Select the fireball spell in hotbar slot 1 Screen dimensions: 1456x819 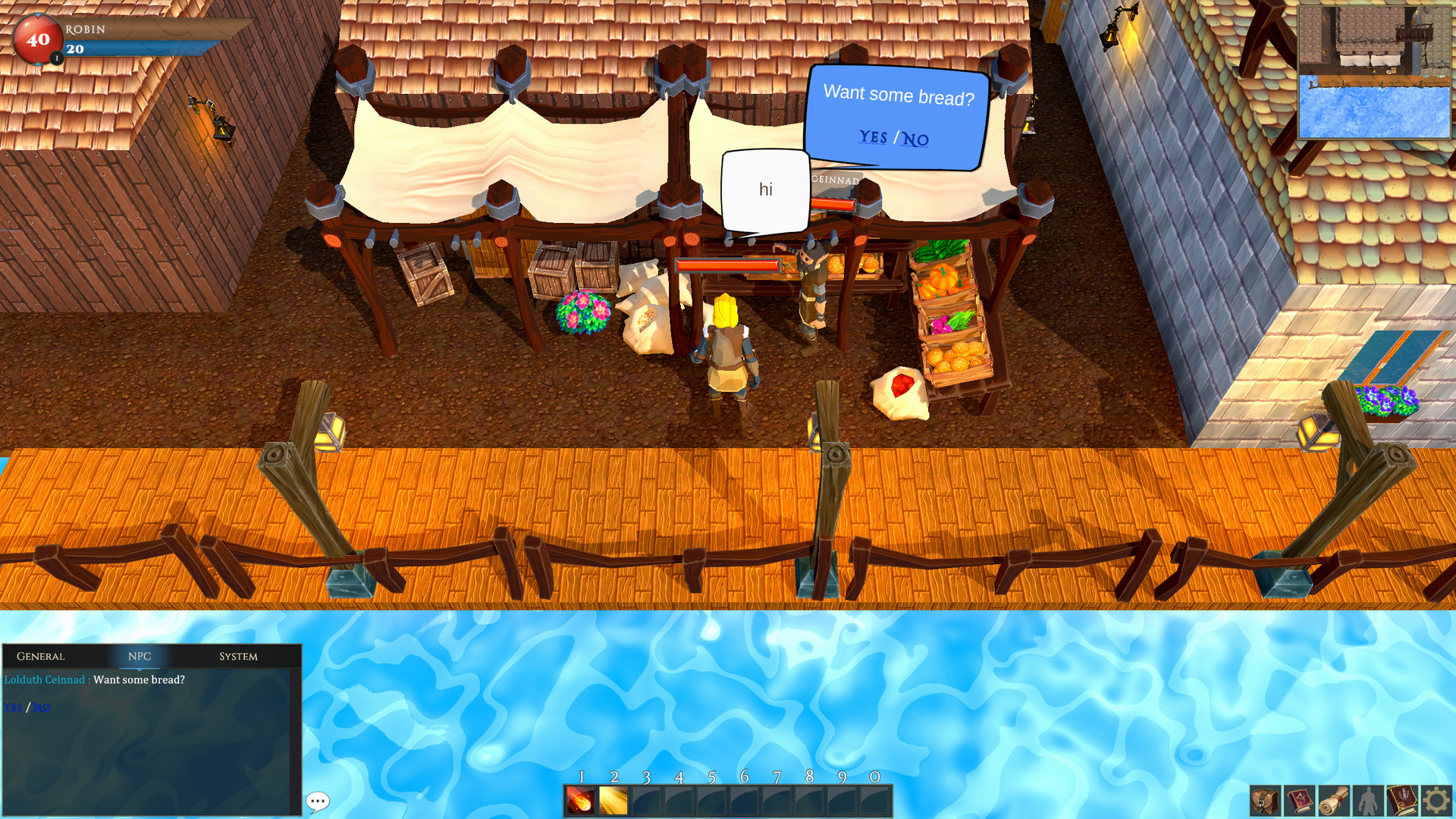click(581, 799)
